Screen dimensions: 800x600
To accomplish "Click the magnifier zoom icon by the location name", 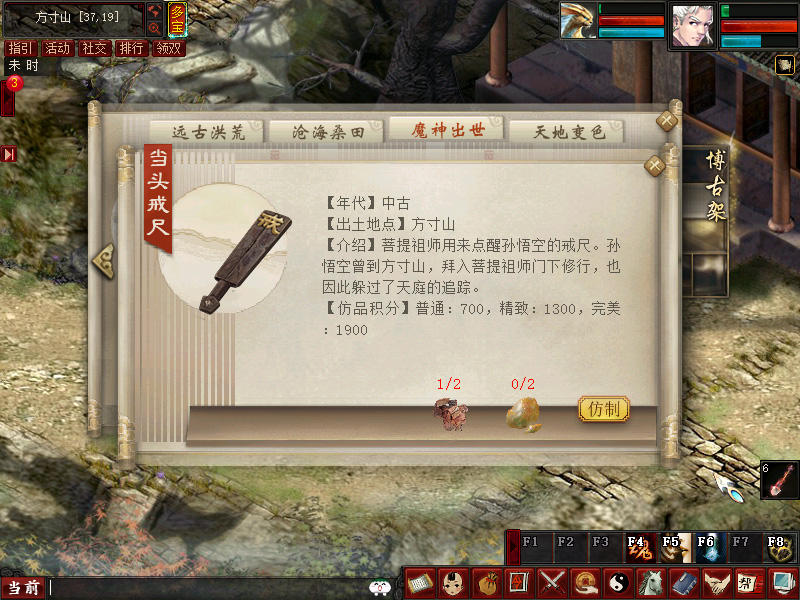I will pos(154,29).
